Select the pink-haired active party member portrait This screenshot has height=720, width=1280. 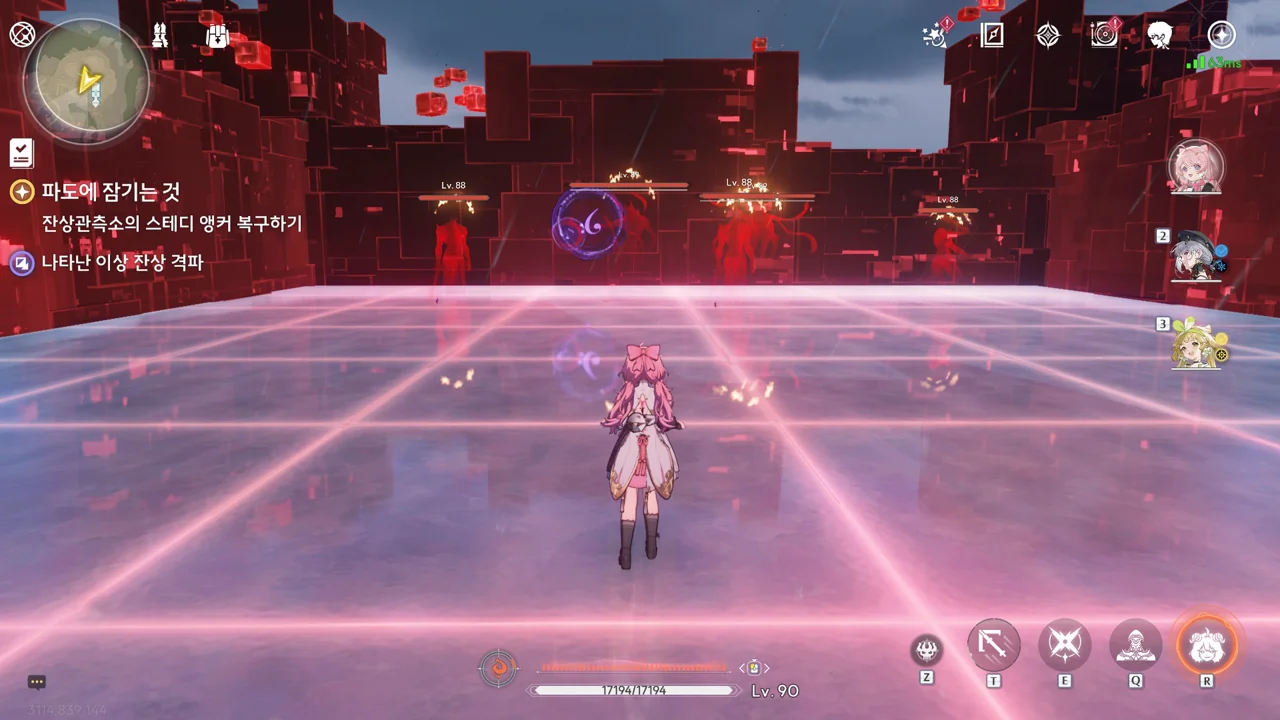1196,167
